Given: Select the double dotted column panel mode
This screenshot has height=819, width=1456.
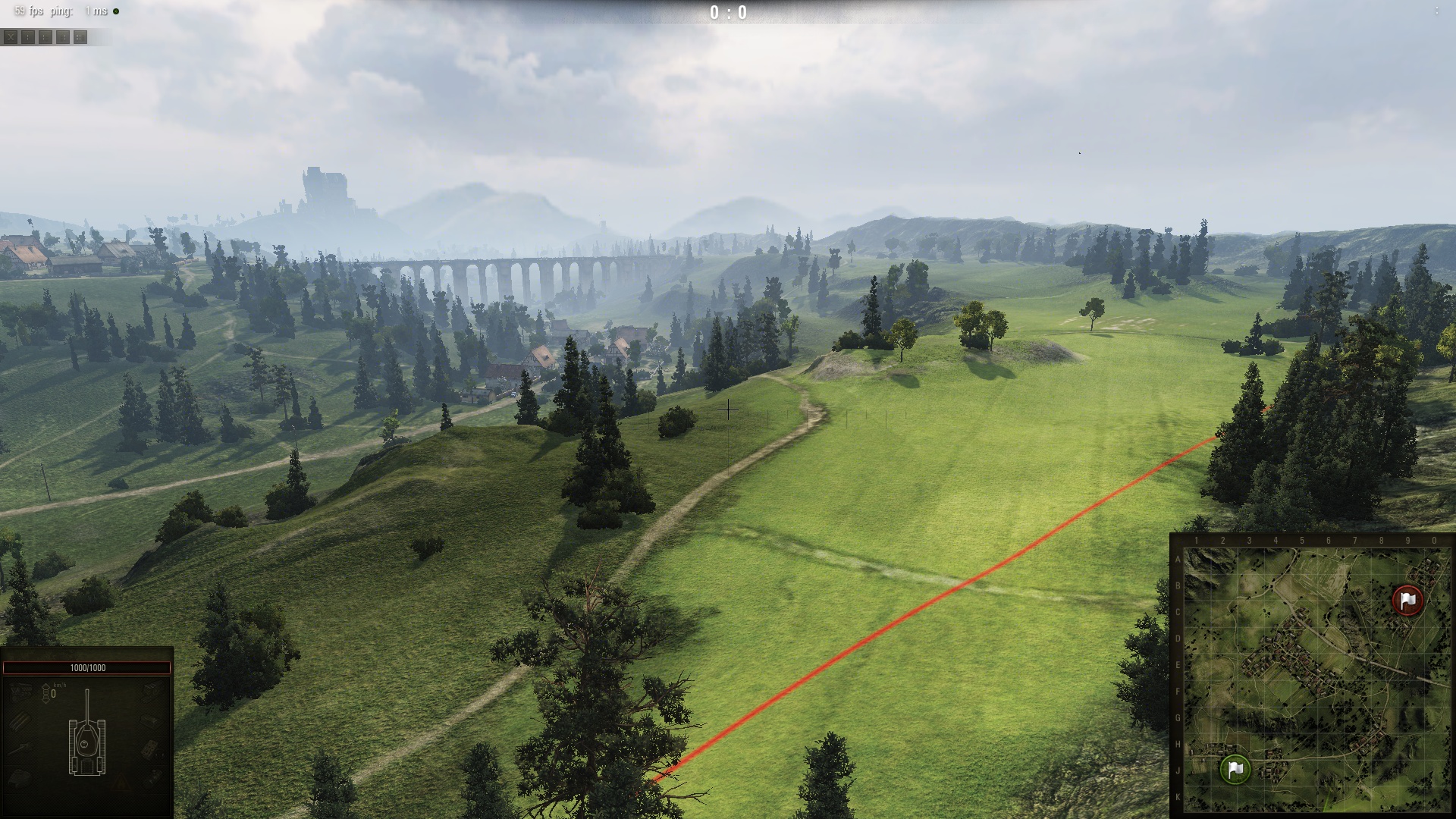Looking at the screenshot, I should [x=80, y=37].
